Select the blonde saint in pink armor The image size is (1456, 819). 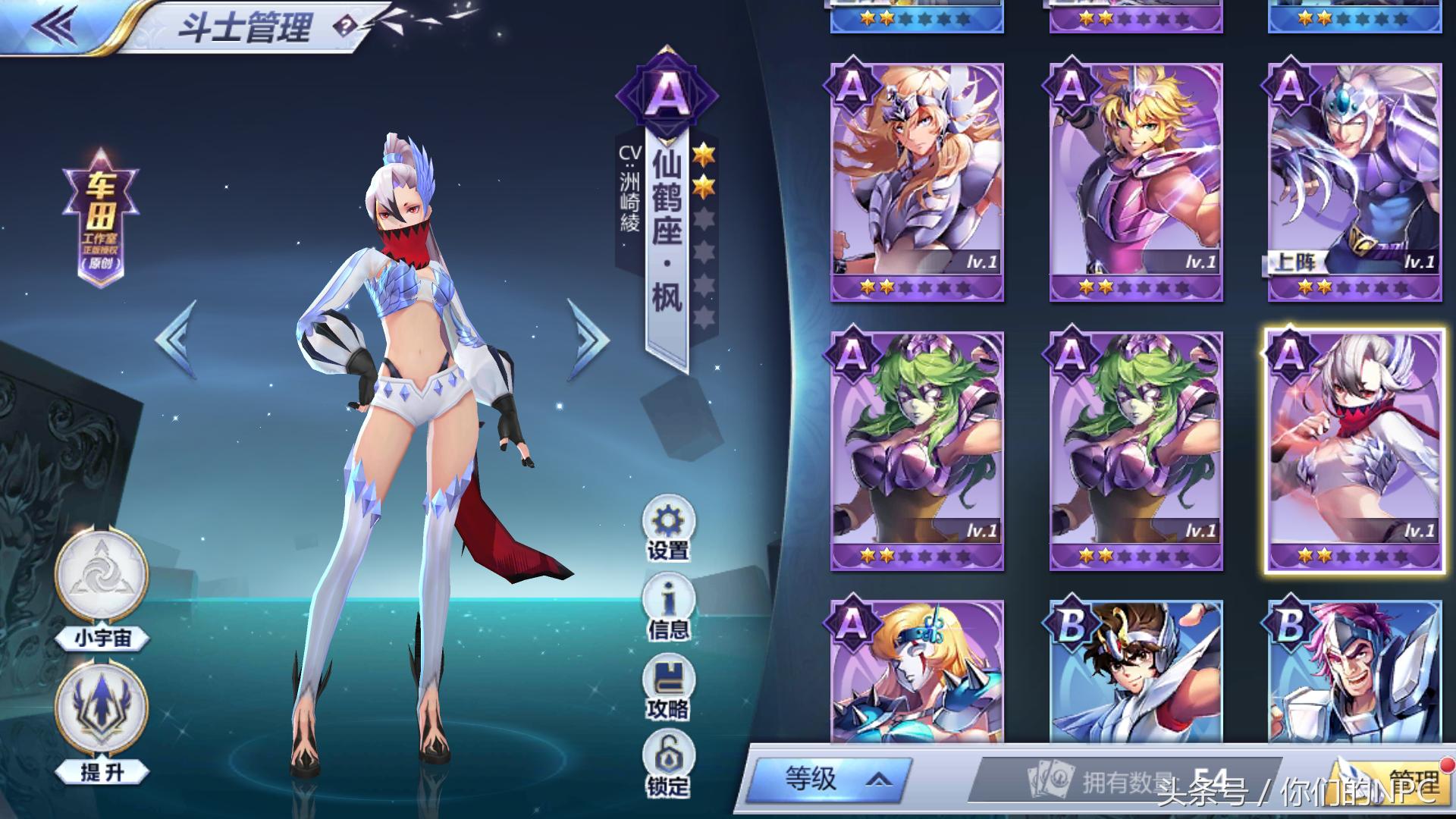(x=1135, y=182)
